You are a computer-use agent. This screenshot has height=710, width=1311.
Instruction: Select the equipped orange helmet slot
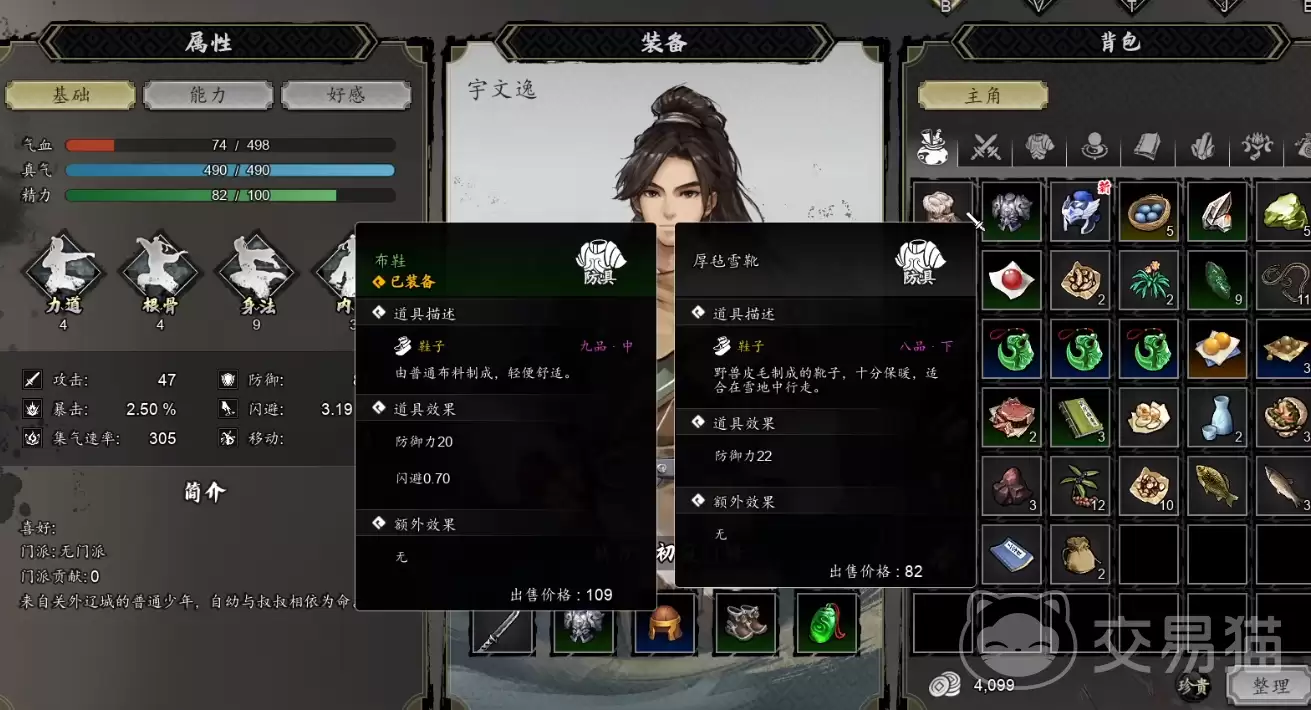(x=664, y=624)
